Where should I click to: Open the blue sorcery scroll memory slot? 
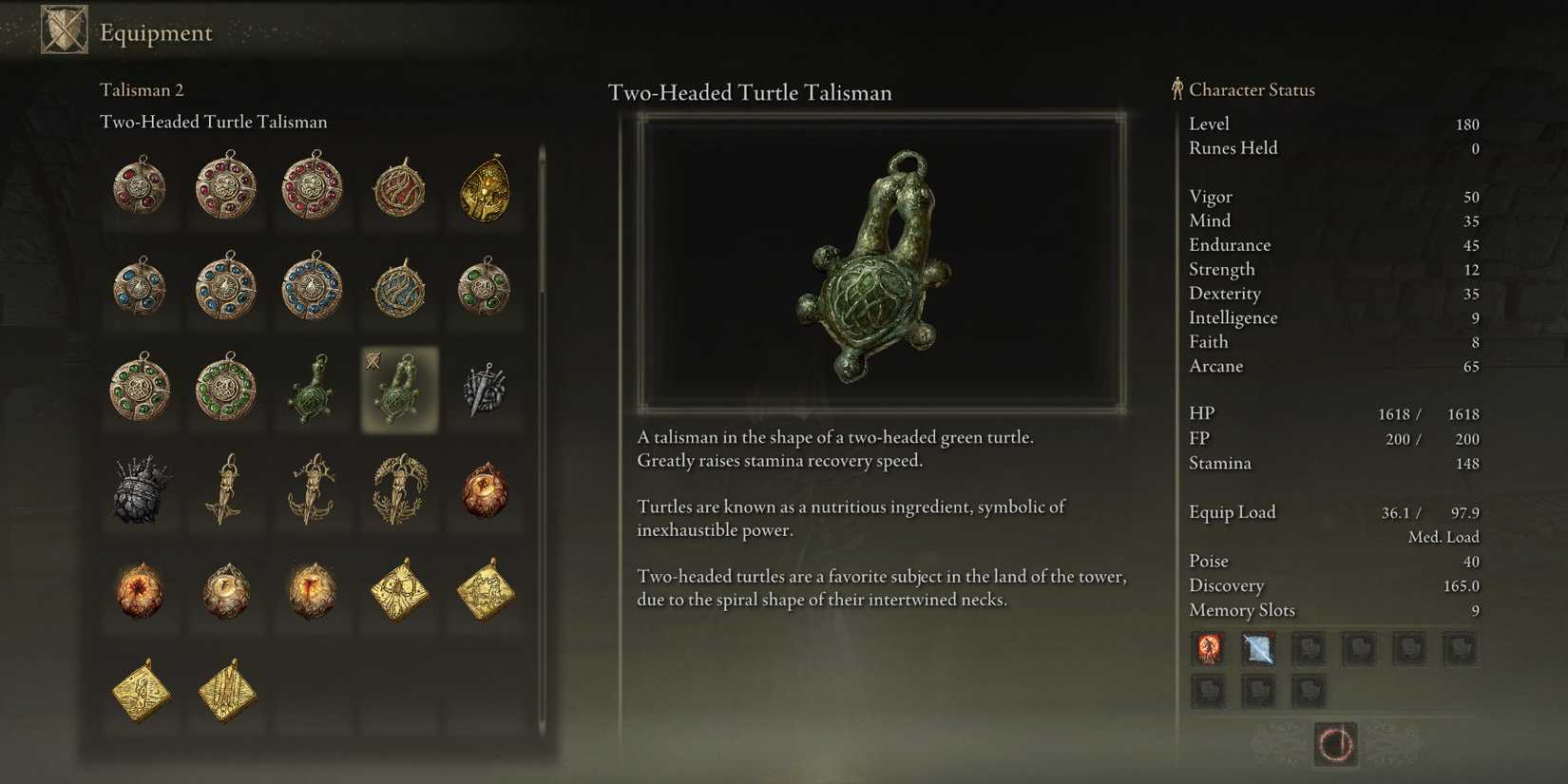coord(1259,649)
